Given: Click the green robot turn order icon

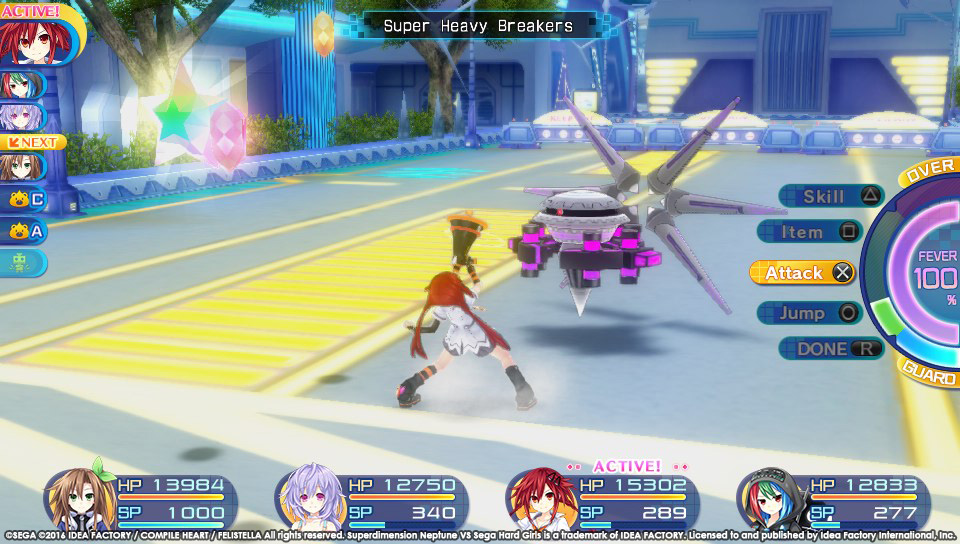Looking at the screenshot, I should click(x=23, y=263).
